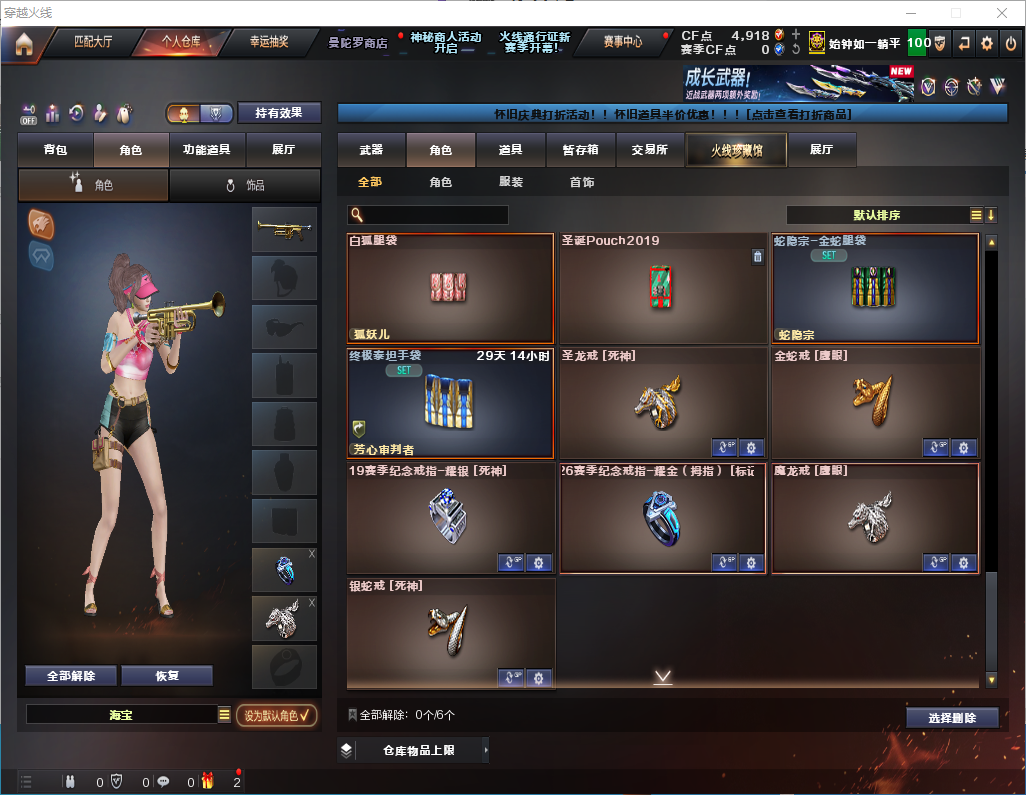Image resolution: width=1026 pixels, height=795 pixels.
Task: Open the 交易所 tab
Action: [x=649, y=150]
